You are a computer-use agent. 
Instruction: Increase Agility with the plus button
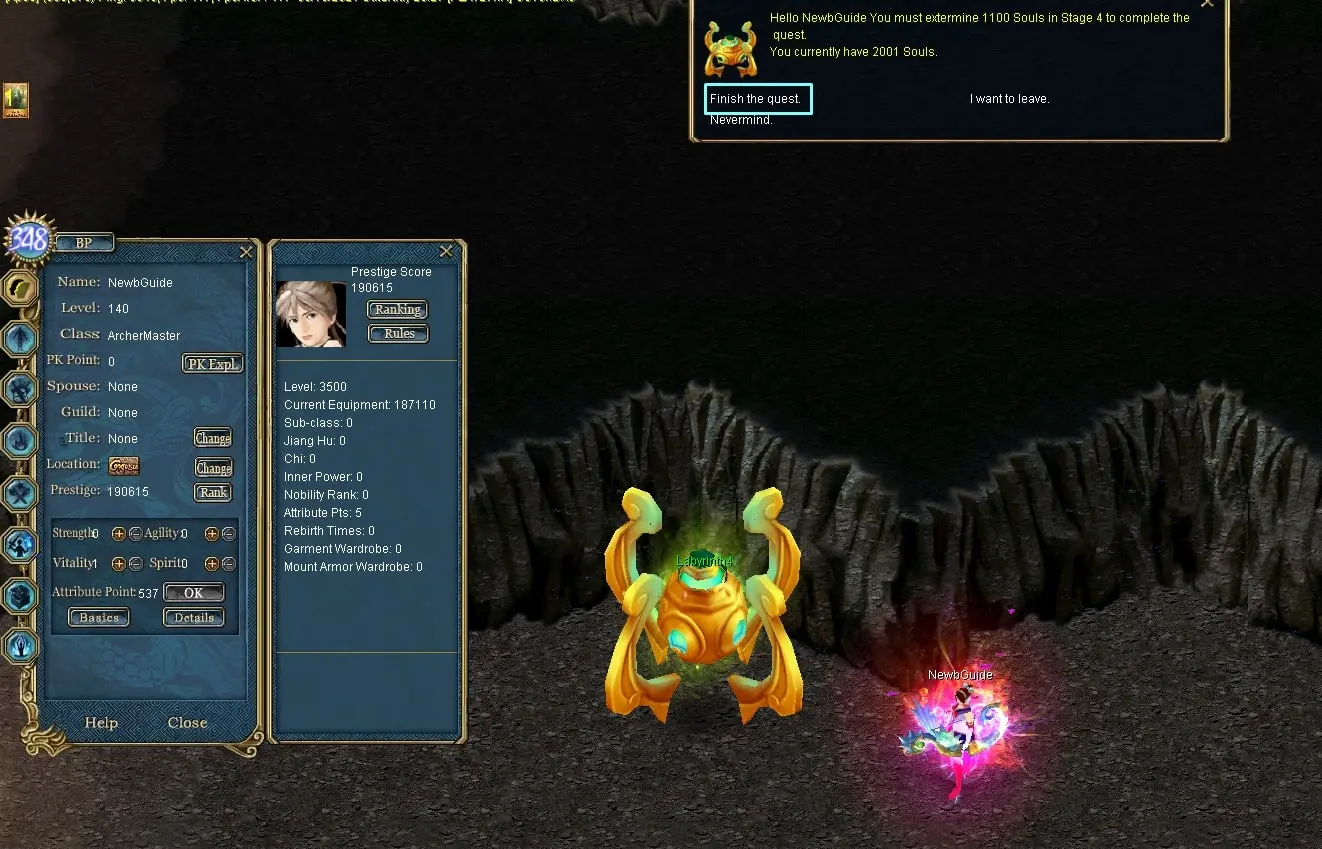[x=211, y=534]
